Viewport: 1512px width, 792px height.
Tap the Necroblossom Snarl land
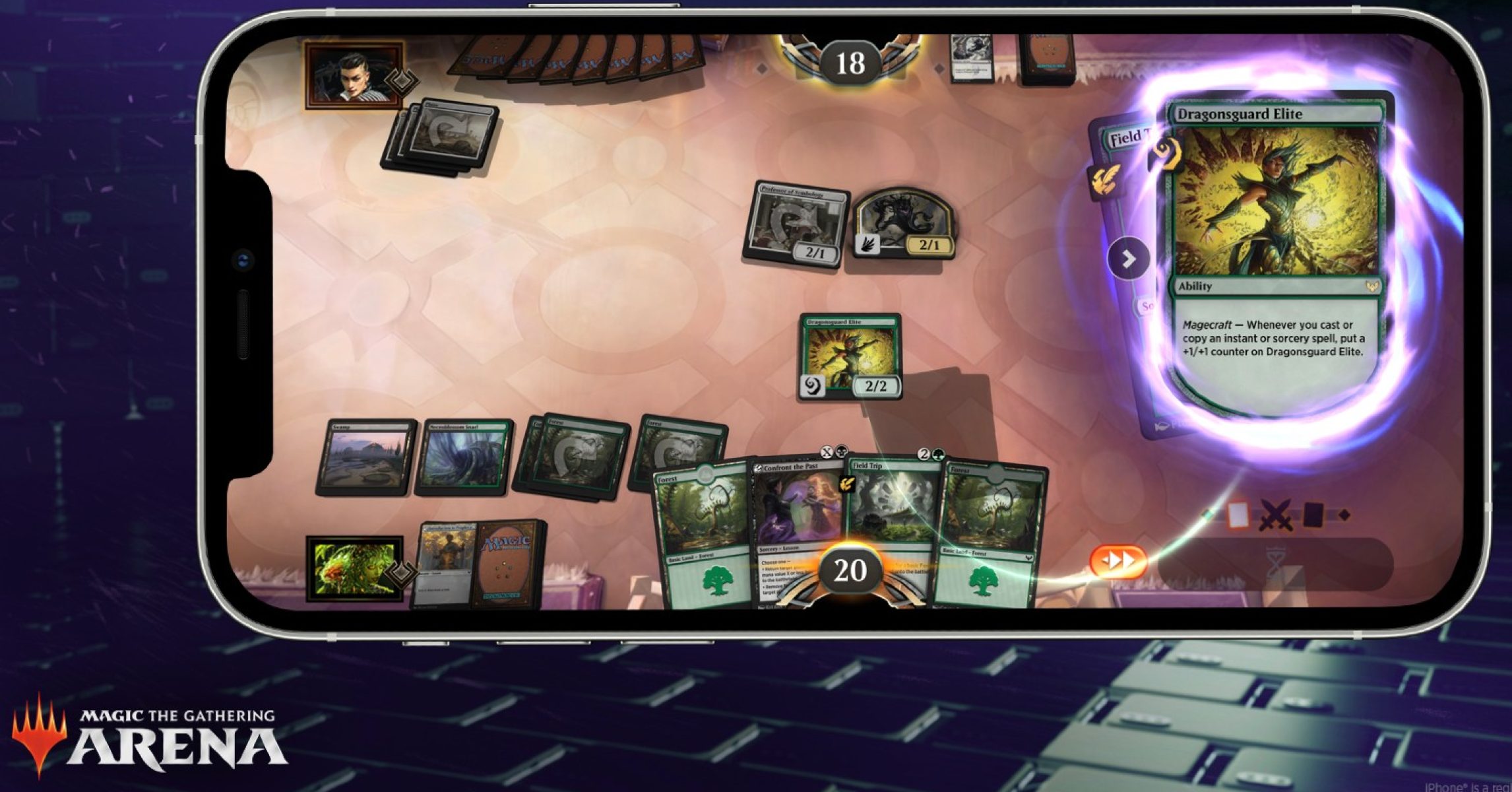[463, 457]
